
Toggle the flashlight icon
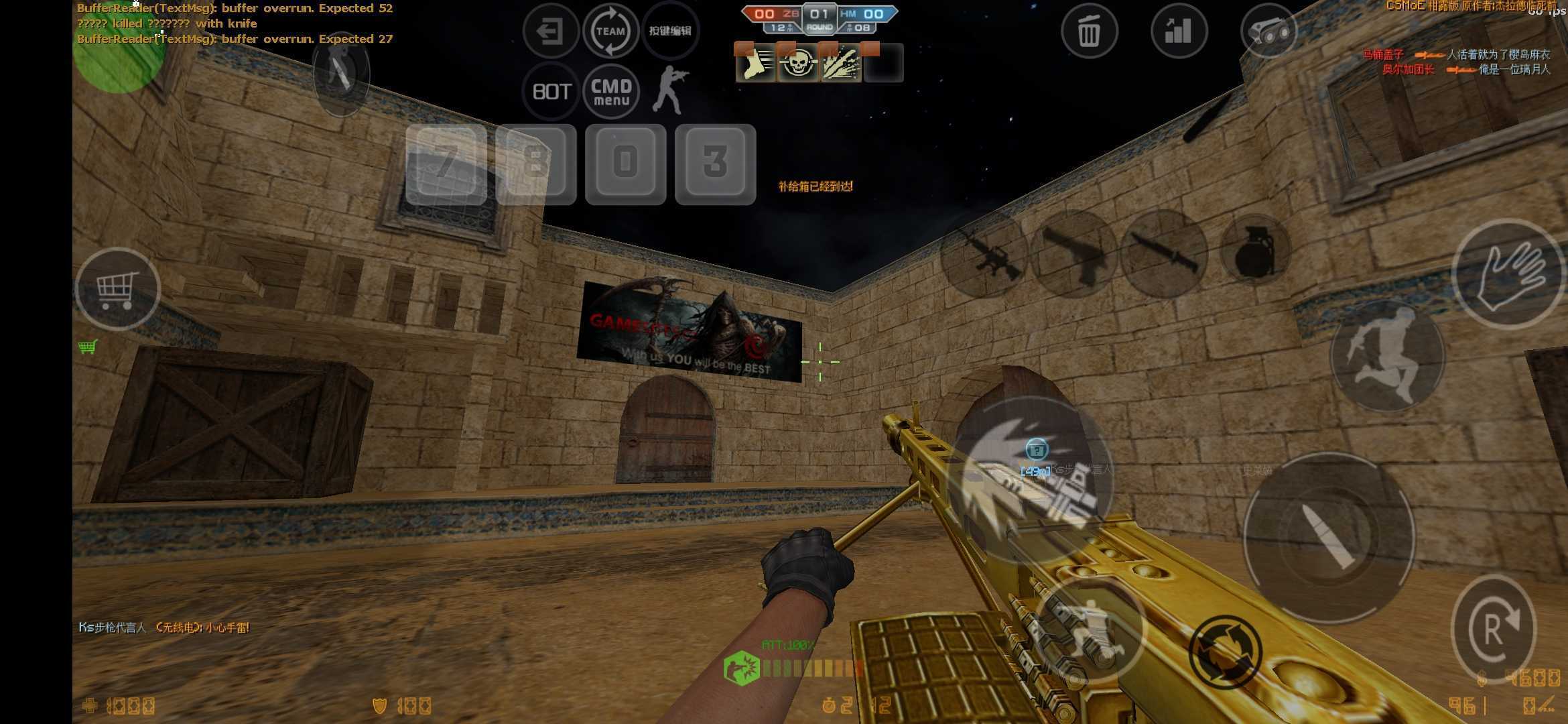click(1268, 31)
